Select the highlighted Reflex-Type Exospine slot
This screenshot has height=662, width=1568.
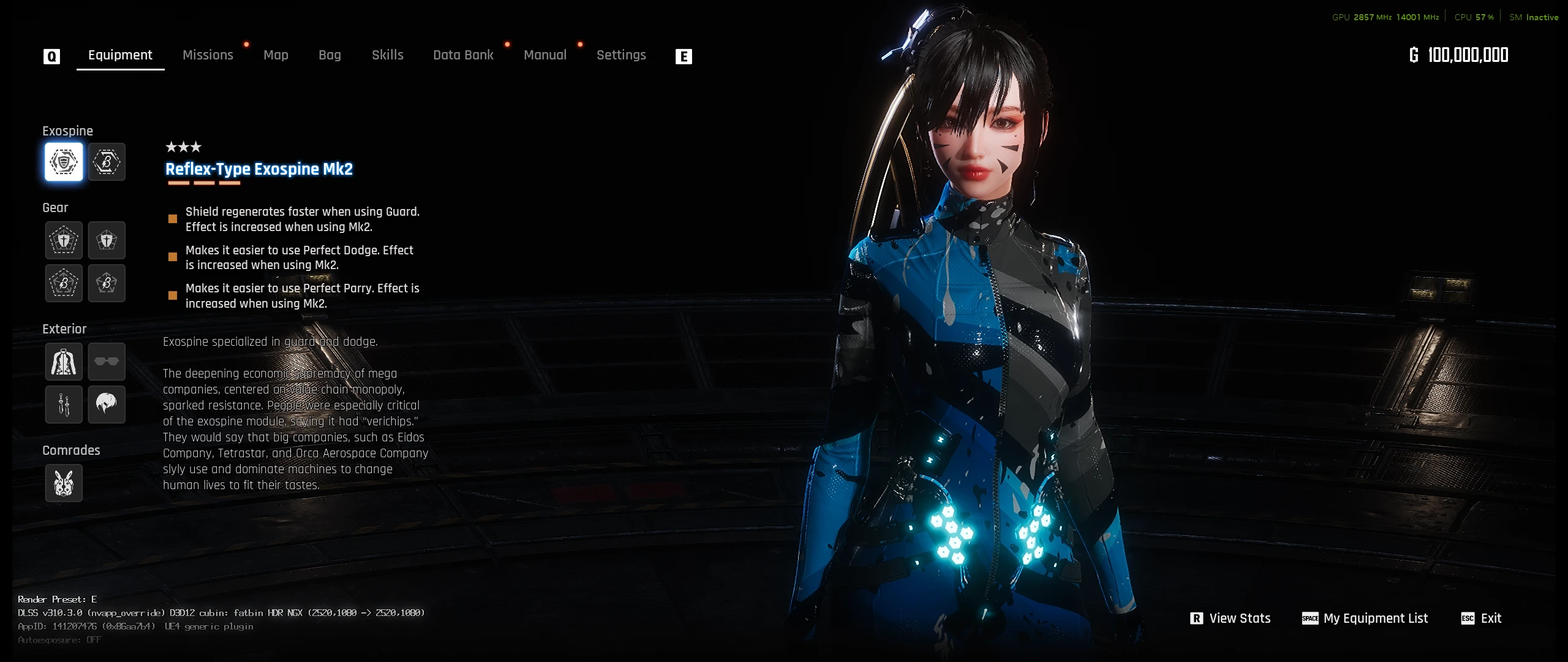64,162
